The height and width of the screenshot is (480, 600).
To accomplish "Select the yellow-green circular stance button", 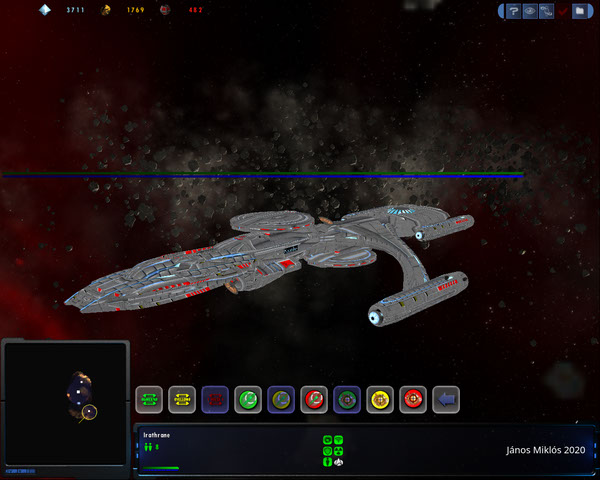I will (281, 400).
